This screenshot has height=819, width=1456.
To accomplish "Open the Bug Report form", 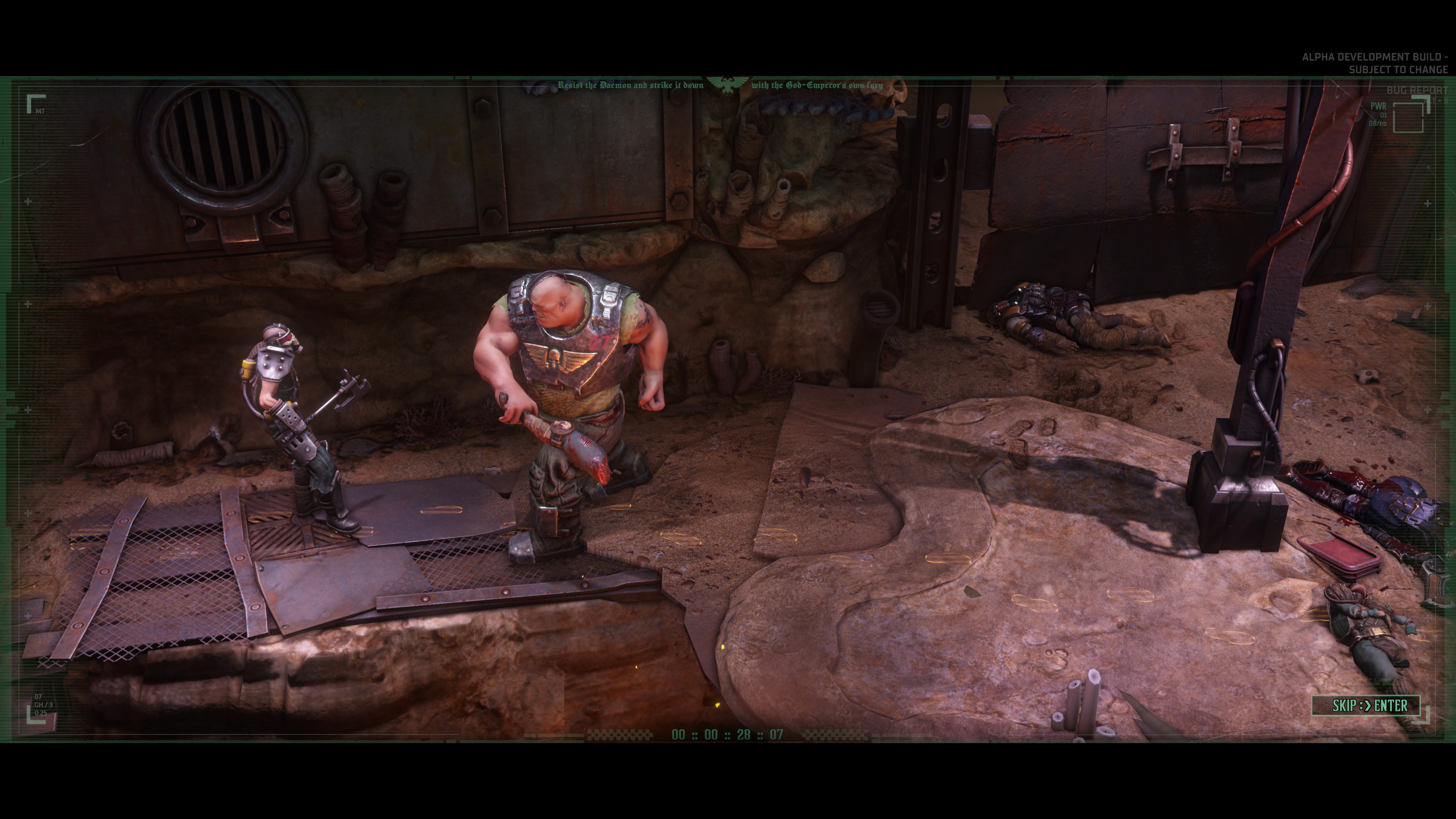I will coord(1417,91).
